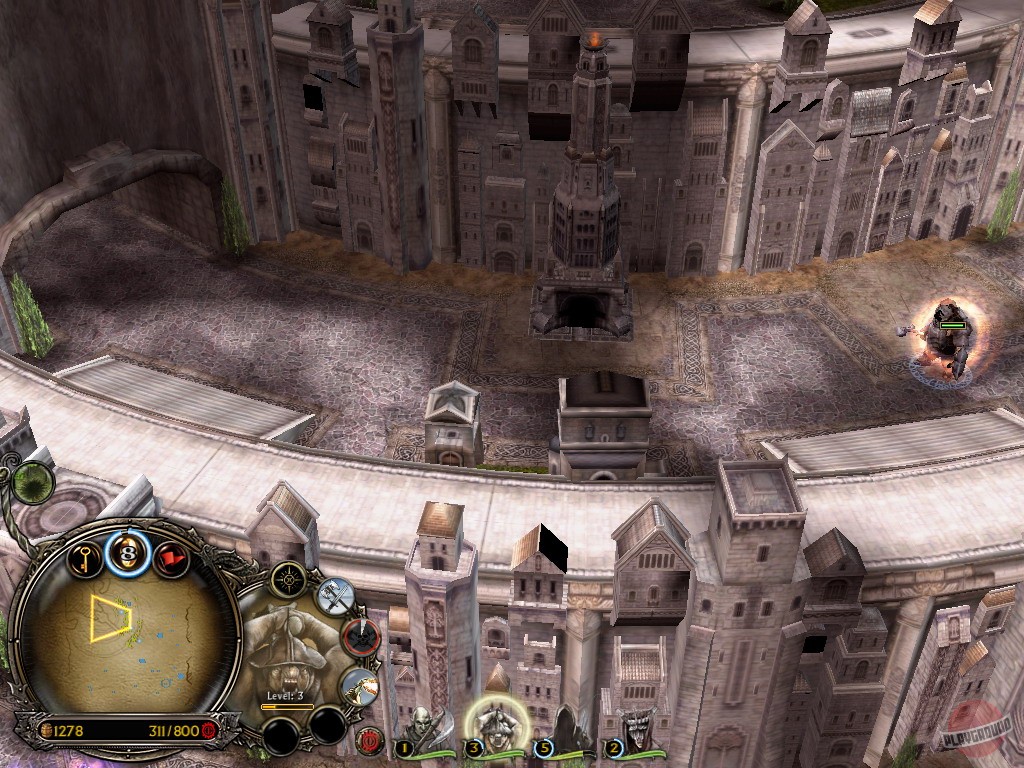Select the hooded Nazgul hero portrait

pos(567,730)
